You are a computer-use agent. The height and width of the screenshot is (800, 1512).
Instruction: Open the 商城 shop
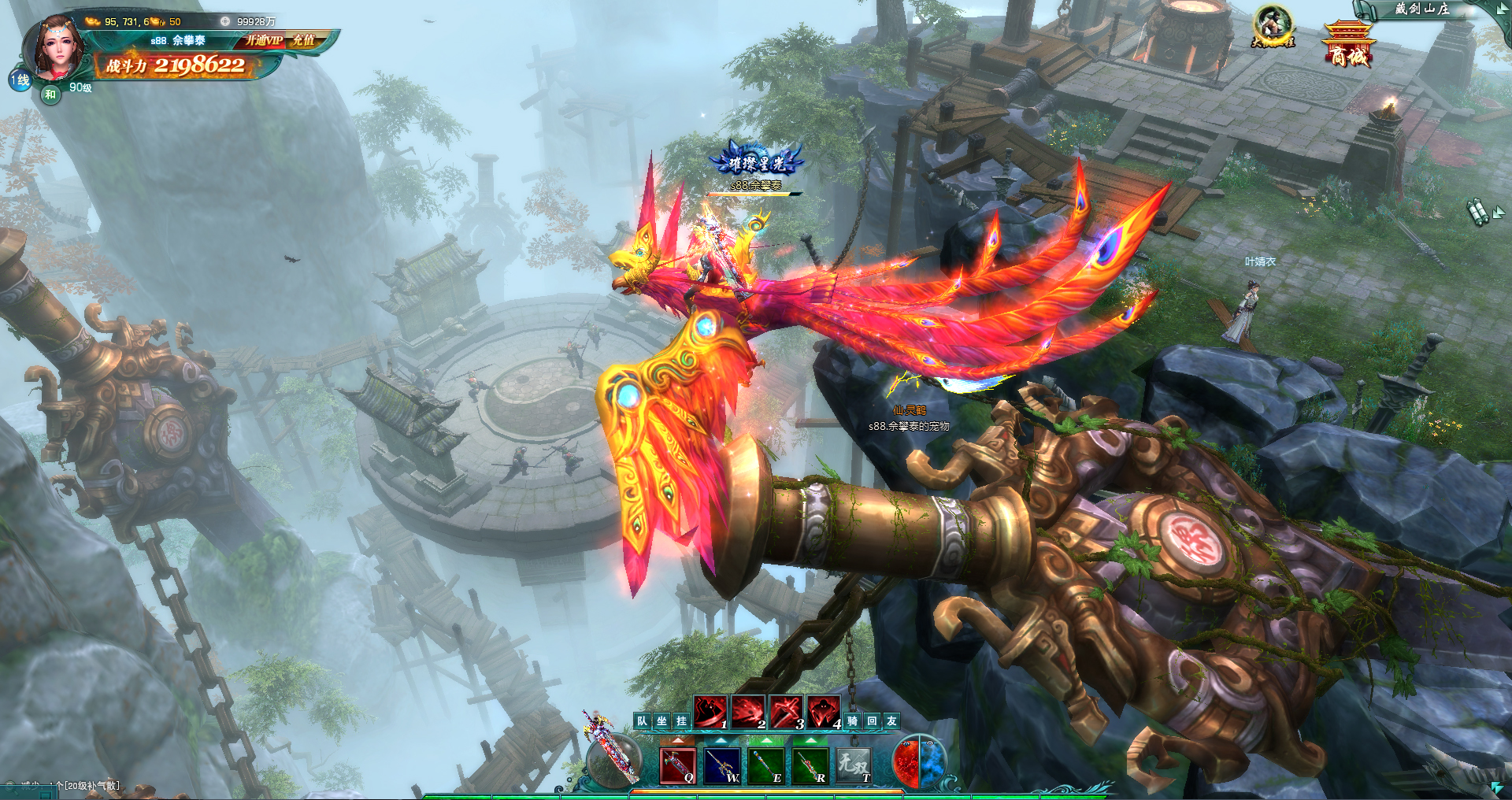coord(1348,46)
